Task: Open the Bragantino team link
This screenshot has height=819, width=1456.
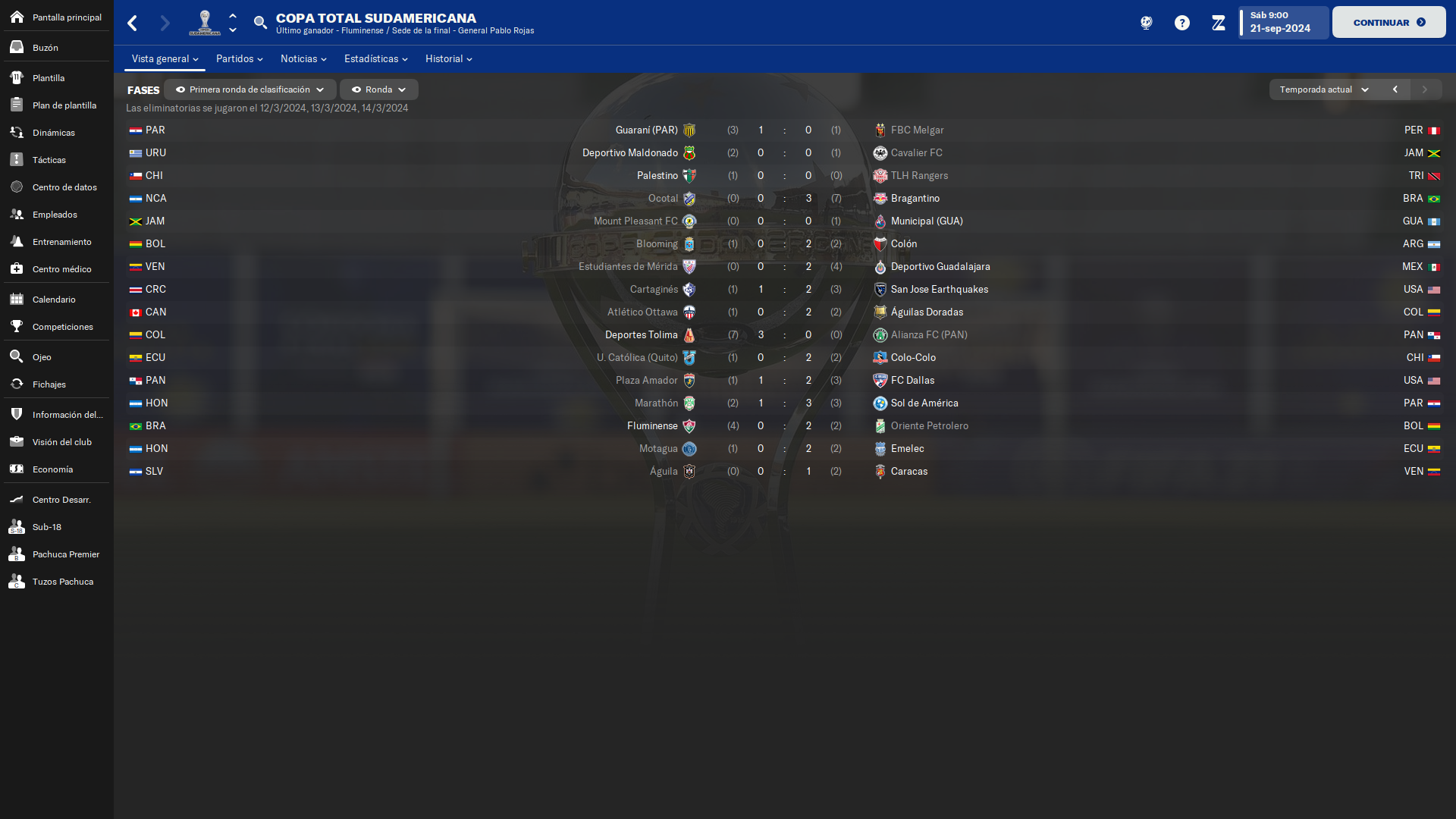Action: click(x=915, y=199)
